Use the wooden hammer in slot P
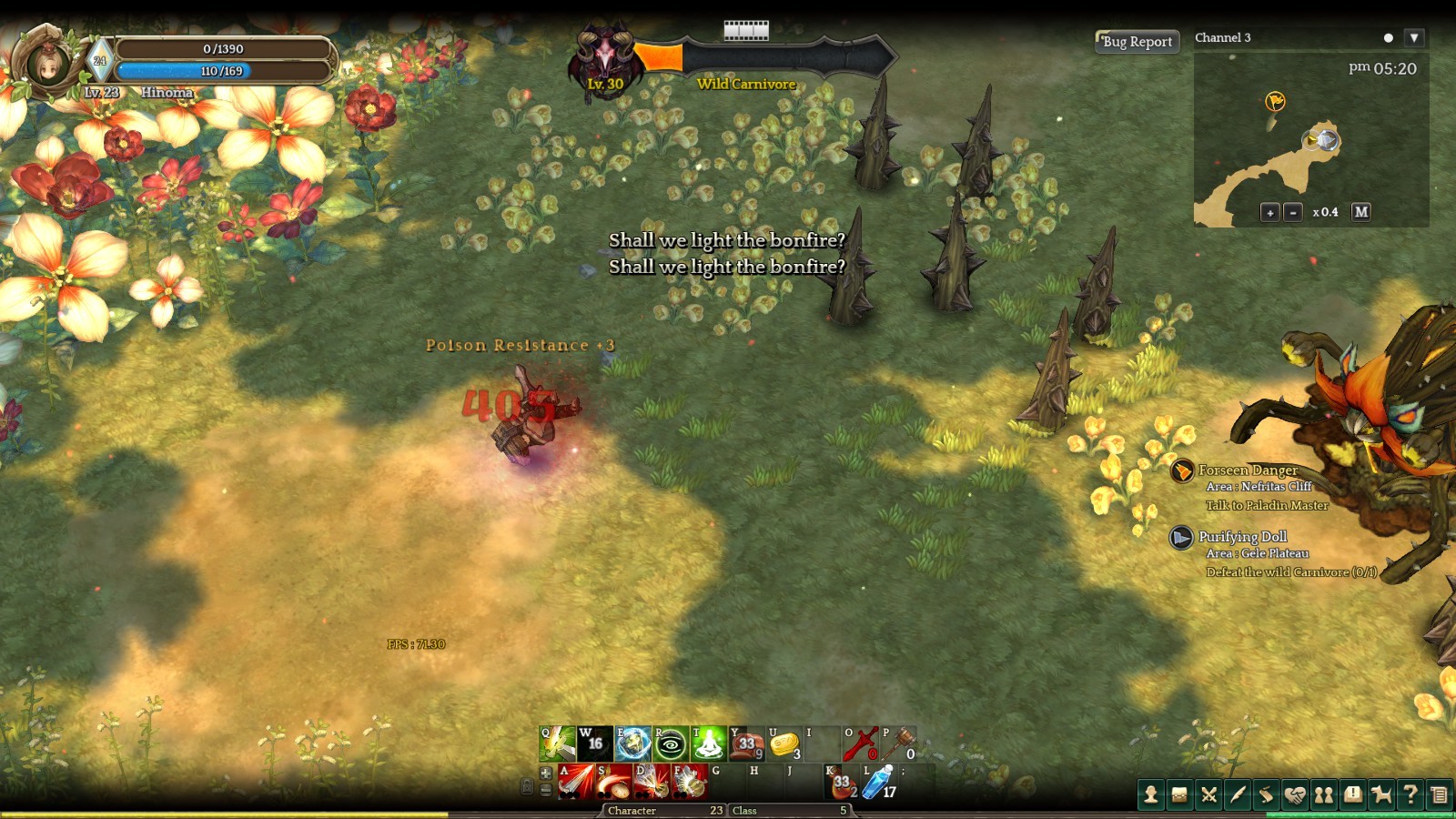This screenshot has width=1456, height=819. click(898, 744)
